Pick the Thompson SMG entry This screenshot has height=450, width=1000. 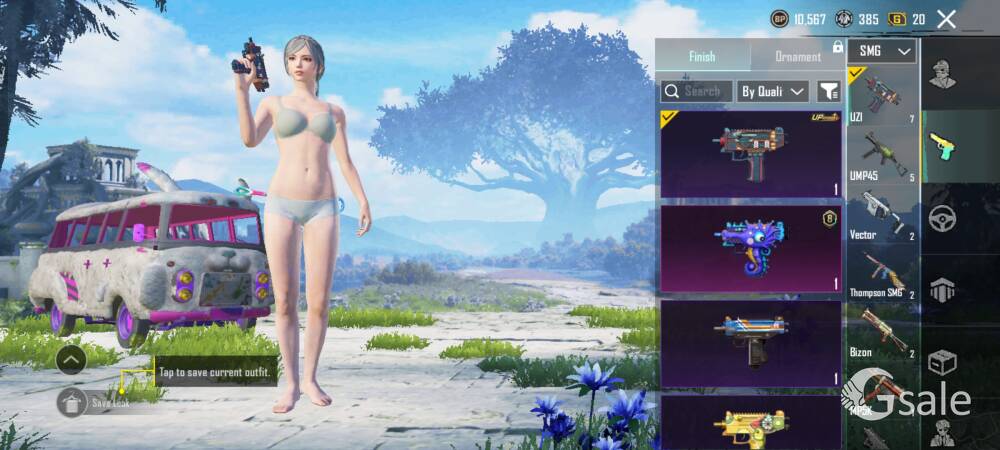click(x=882, y=273)
